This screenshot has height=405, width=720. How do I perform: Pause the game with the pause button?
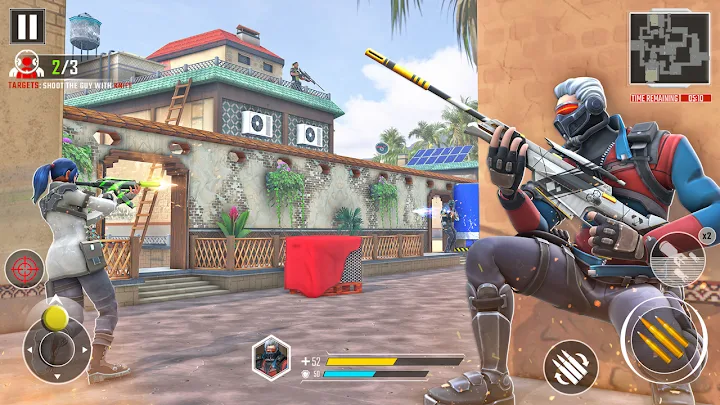coord(27,26)
